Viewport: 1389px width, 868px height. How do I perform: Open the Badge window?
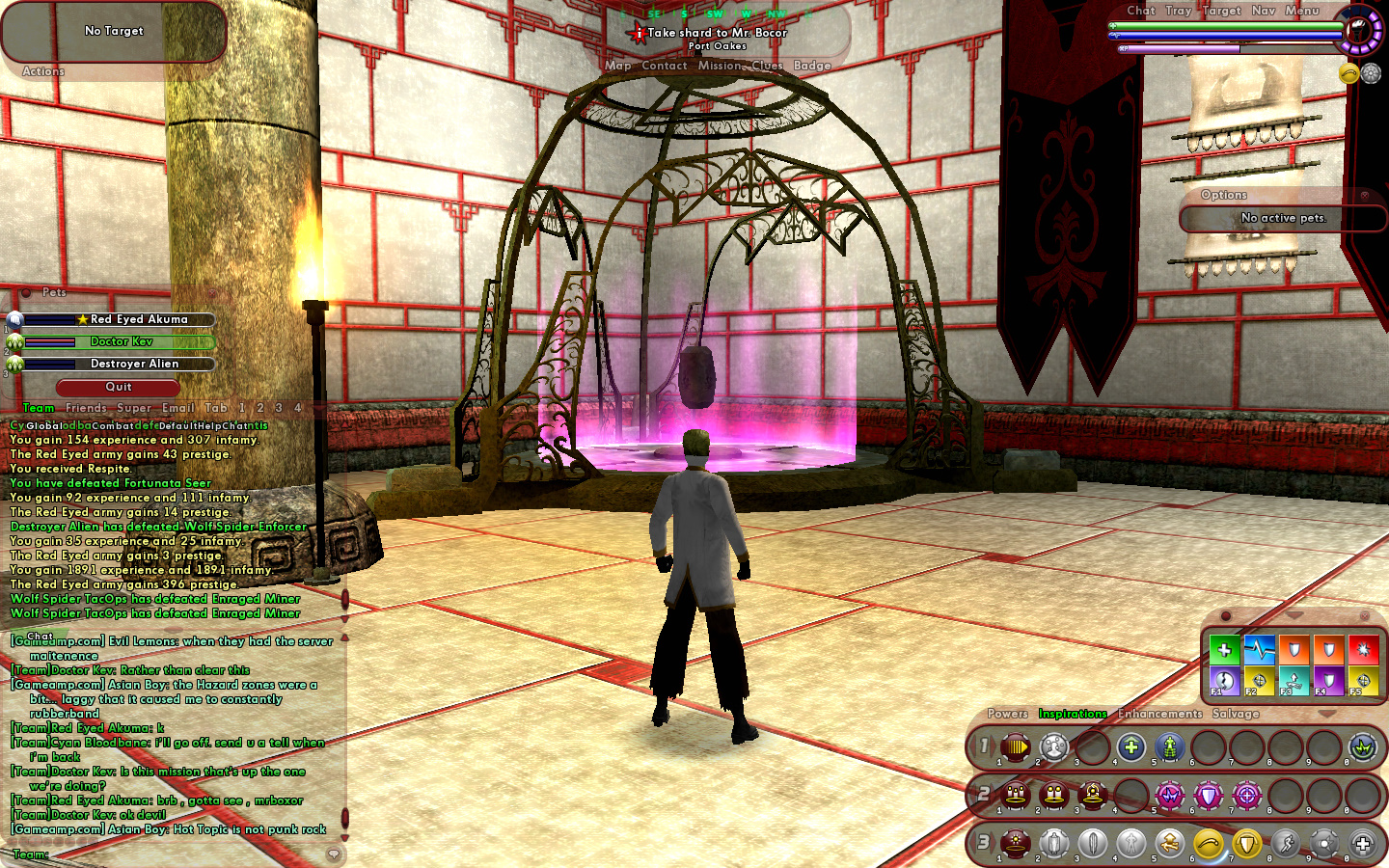point(812,66)
